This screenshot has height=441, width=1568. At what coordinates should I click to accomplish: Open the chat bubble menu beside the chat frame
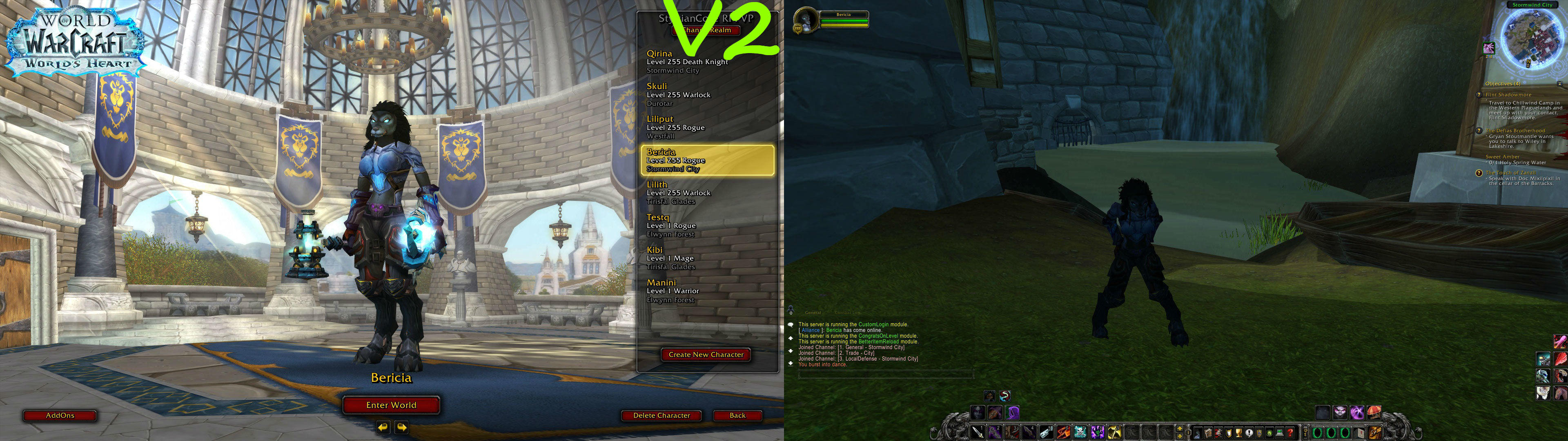click(790, 325)
